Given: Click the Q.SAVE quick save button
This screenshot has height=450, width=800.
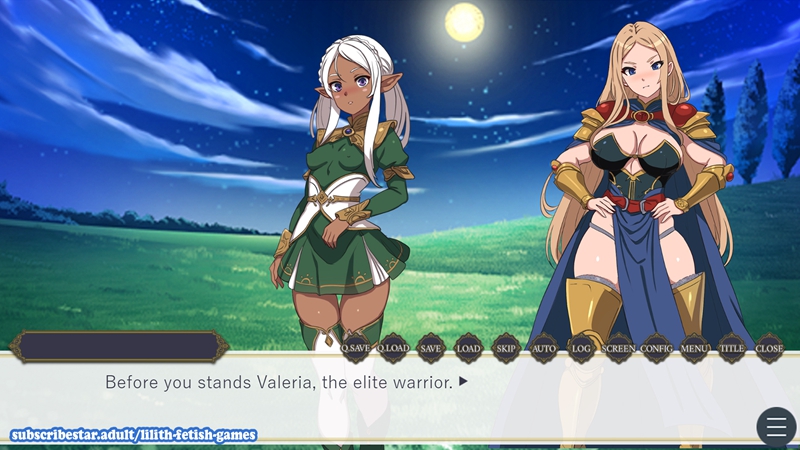Looking at the screenshot, I should click(x=355, y=348).
